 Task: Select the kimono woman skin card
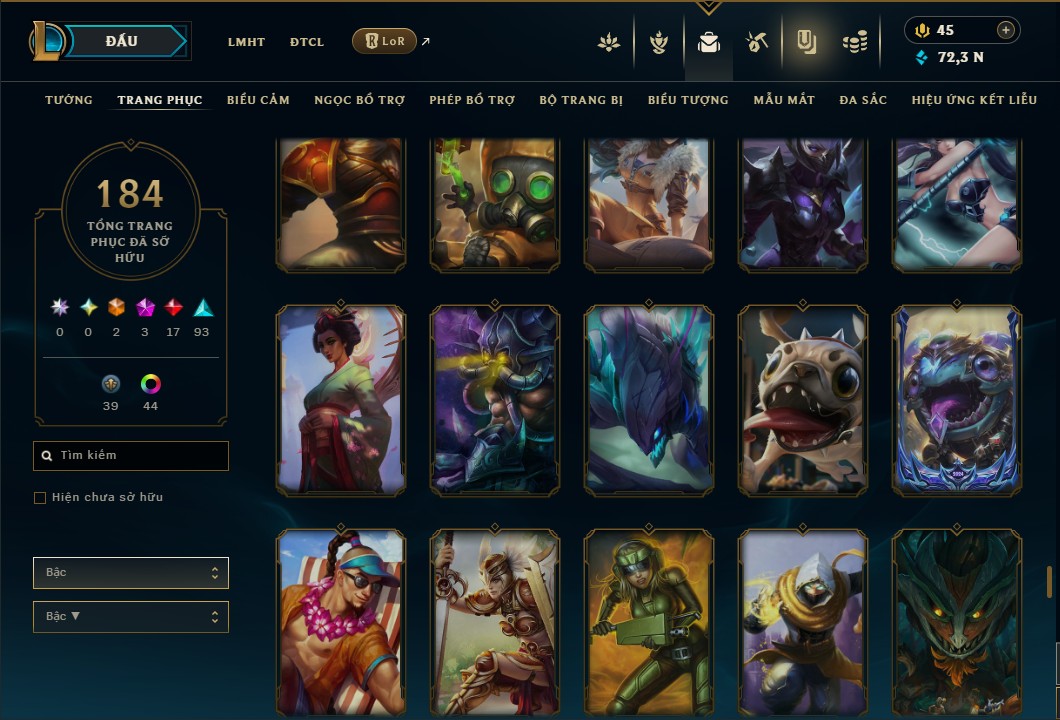(341, 400)
